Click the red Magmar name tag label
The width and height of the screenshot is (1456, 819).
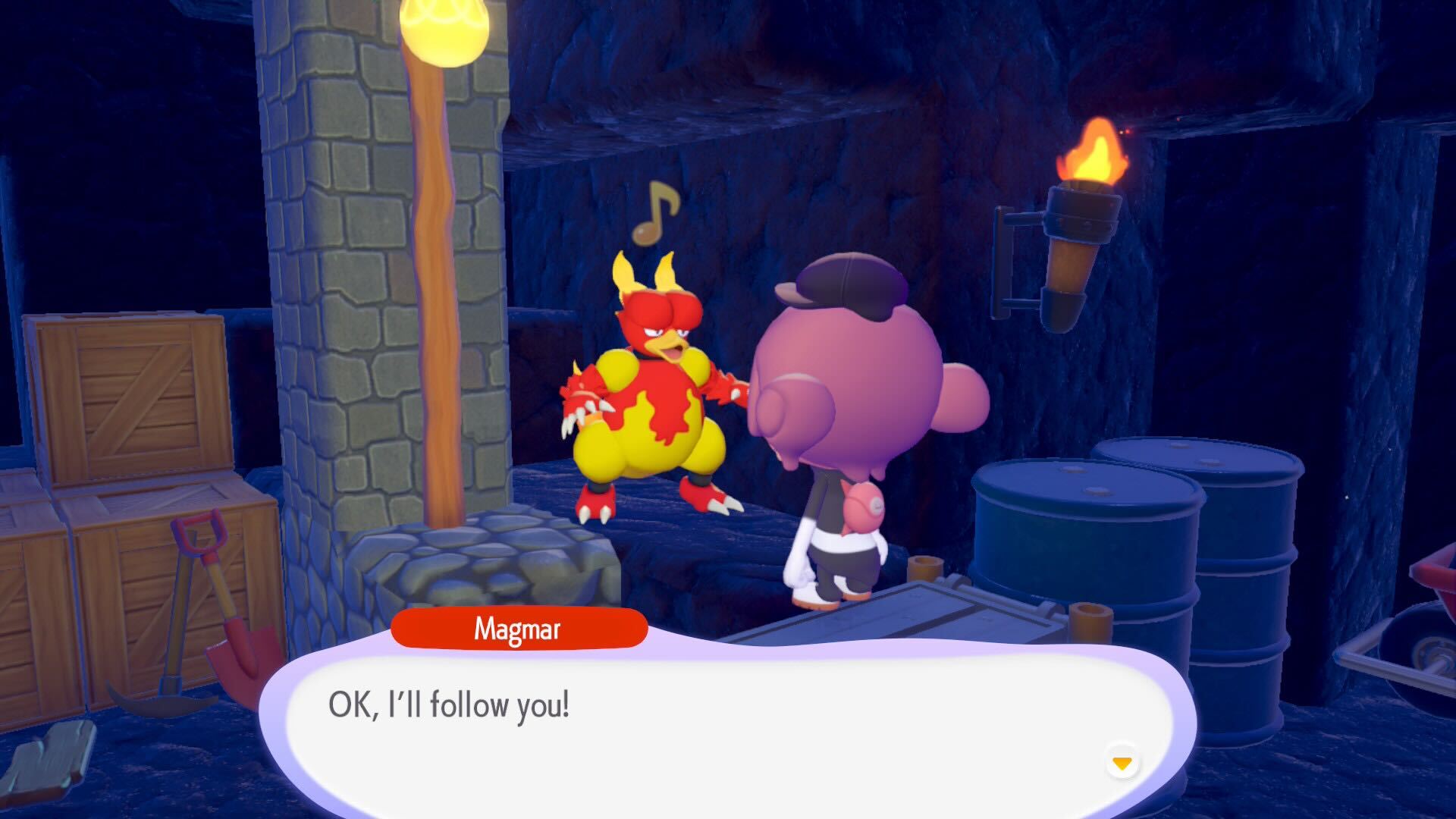(x=519, y=629)
